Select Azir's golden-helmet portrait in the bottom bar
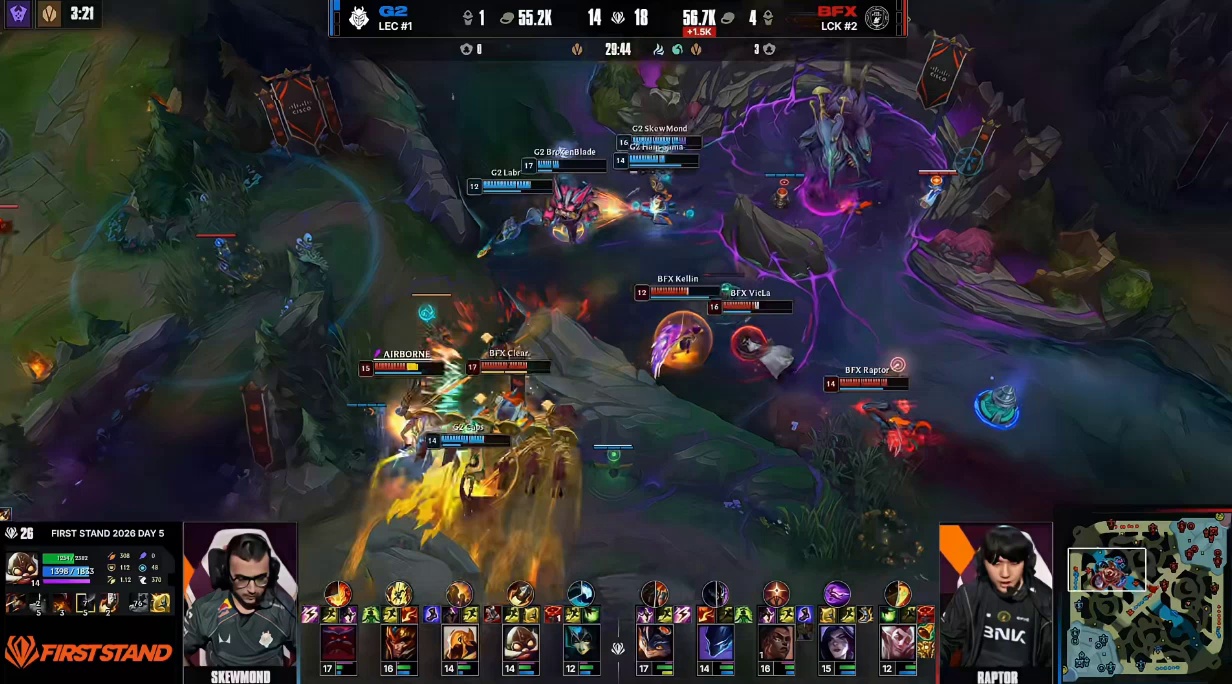Image resolution: width=1232 pixels, height=684 pixels. (x=460, y=643)
